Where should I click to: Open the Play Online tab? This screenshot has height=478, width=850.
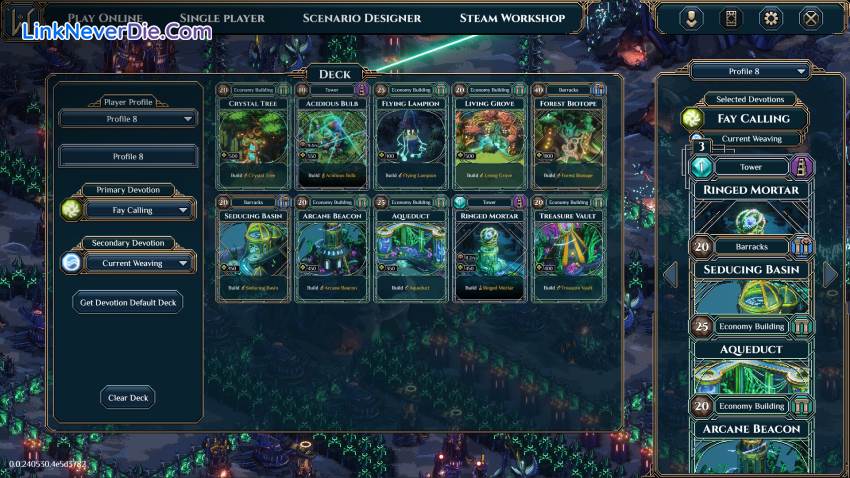[x=105, y=18]
